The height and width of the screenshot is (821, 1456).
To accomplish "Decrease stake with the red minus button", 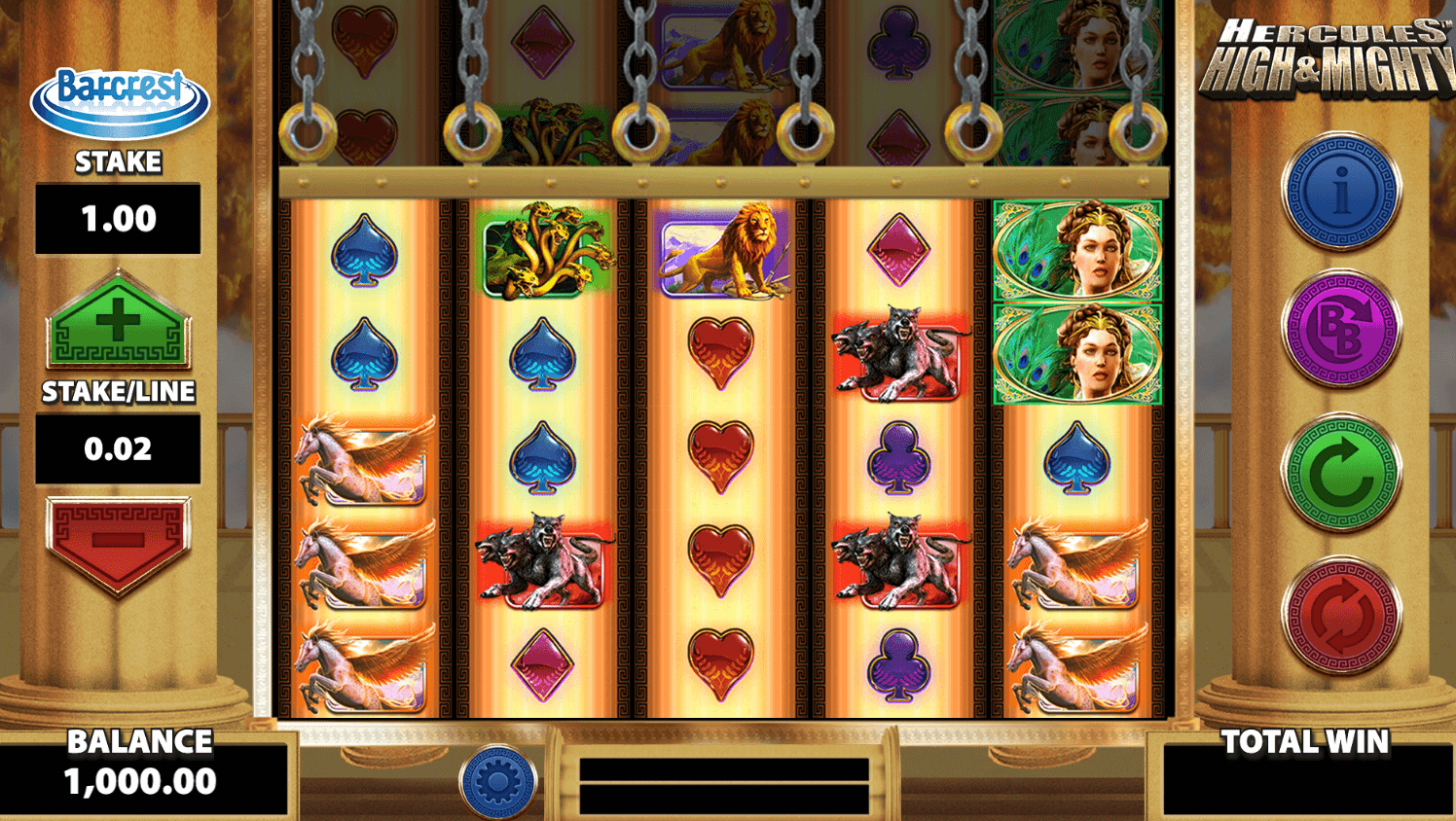I will [118, 541].
